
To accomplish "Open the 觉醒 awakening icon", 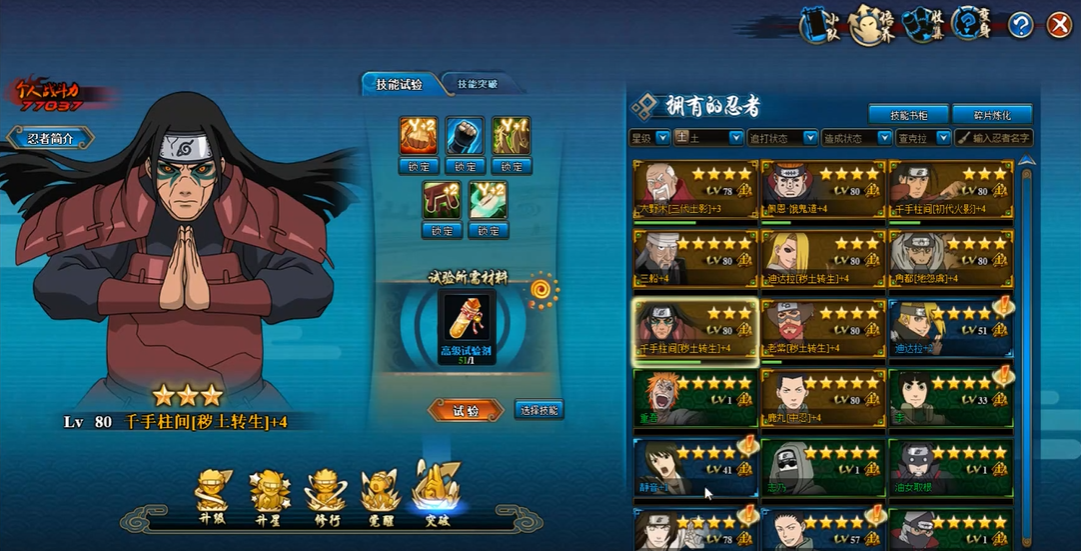I will (380, 494).
